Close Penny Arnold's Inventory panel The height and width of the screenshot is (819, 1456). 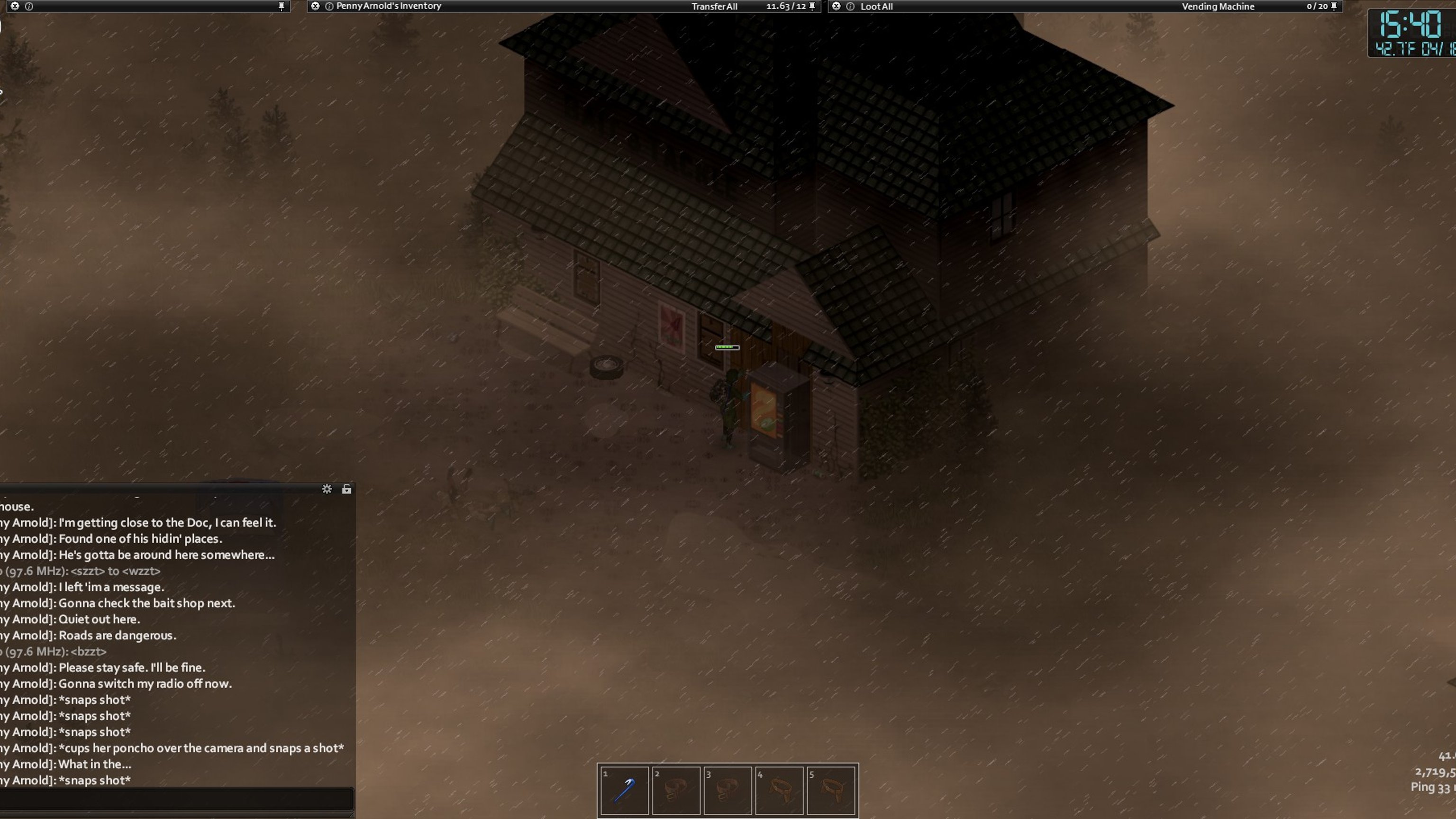coord(315,6)
